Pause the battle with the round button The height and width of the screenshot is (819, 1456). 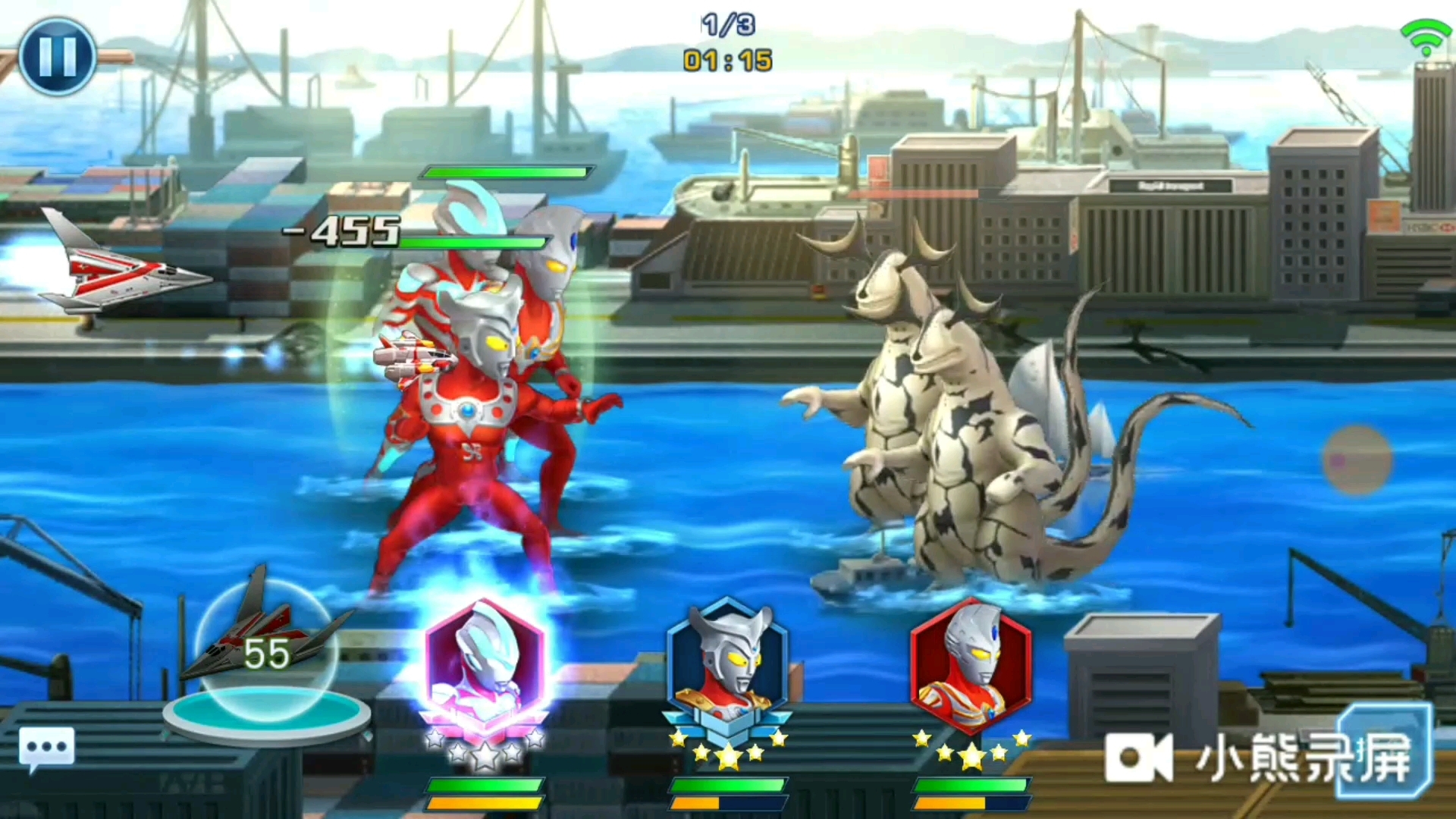pos(58,56)
